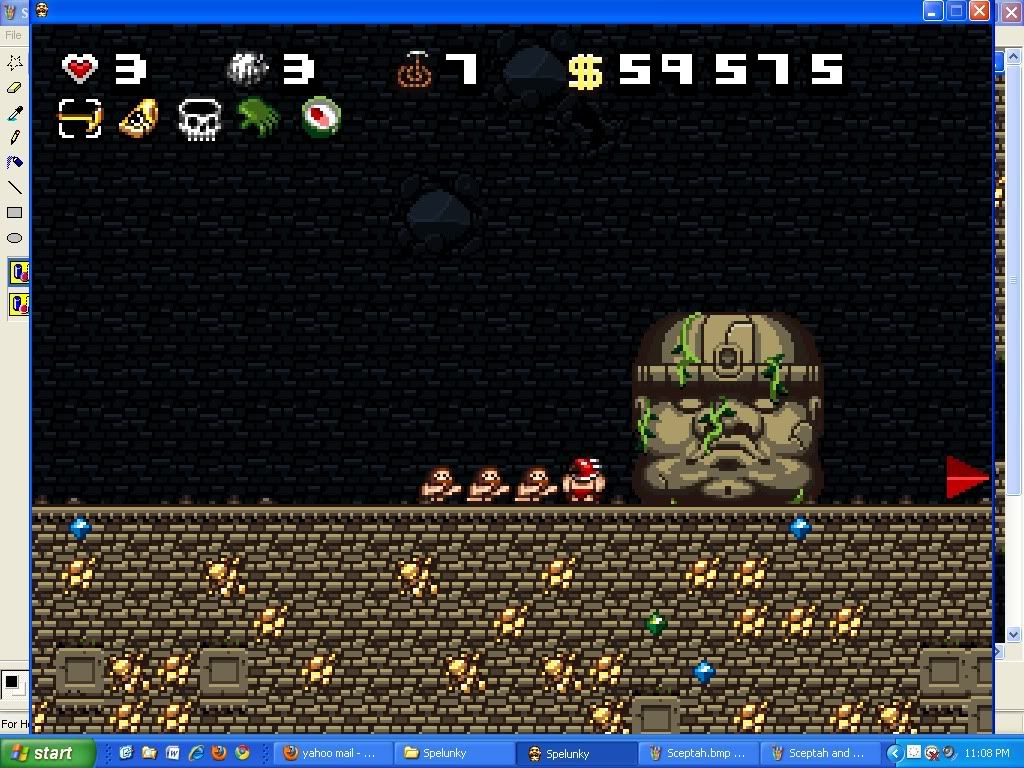Screen dimensions: 1024x768
Task: Choose the pencil tool in Paint
Action: pyautogui.click(x=14, y=138)
